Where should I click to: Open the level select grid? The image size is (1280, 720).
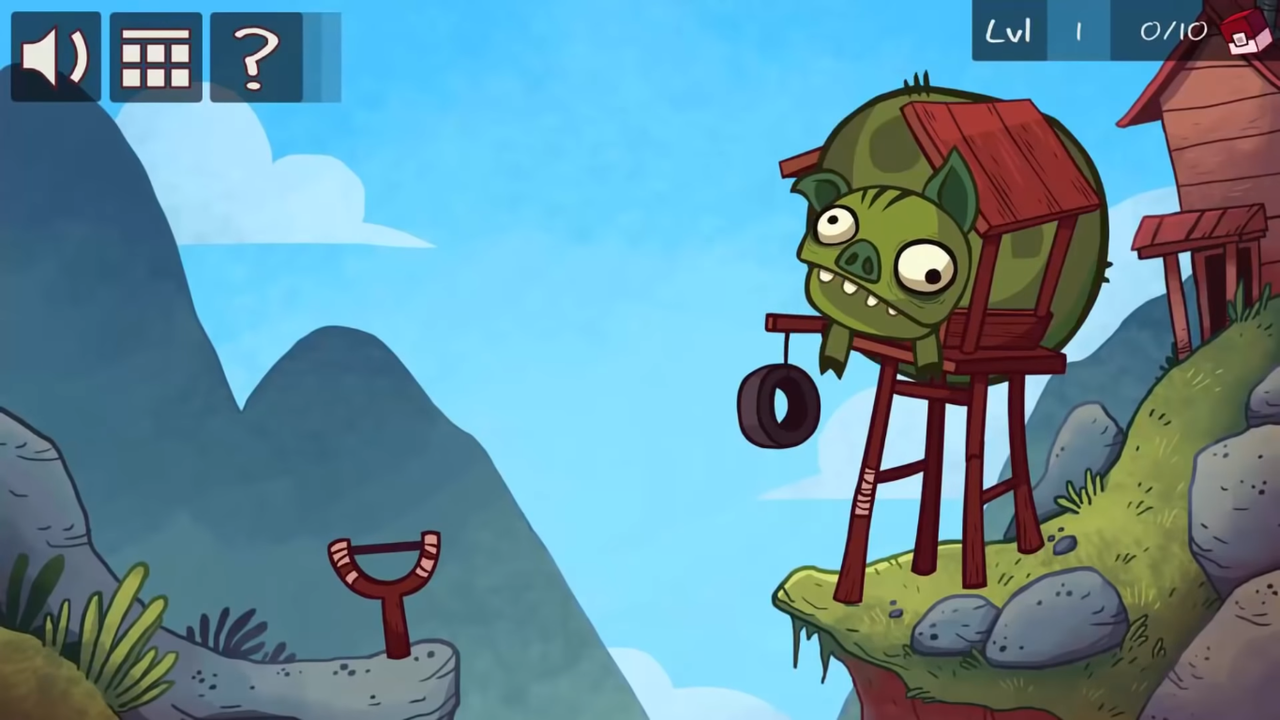click(x=156, y=57)
